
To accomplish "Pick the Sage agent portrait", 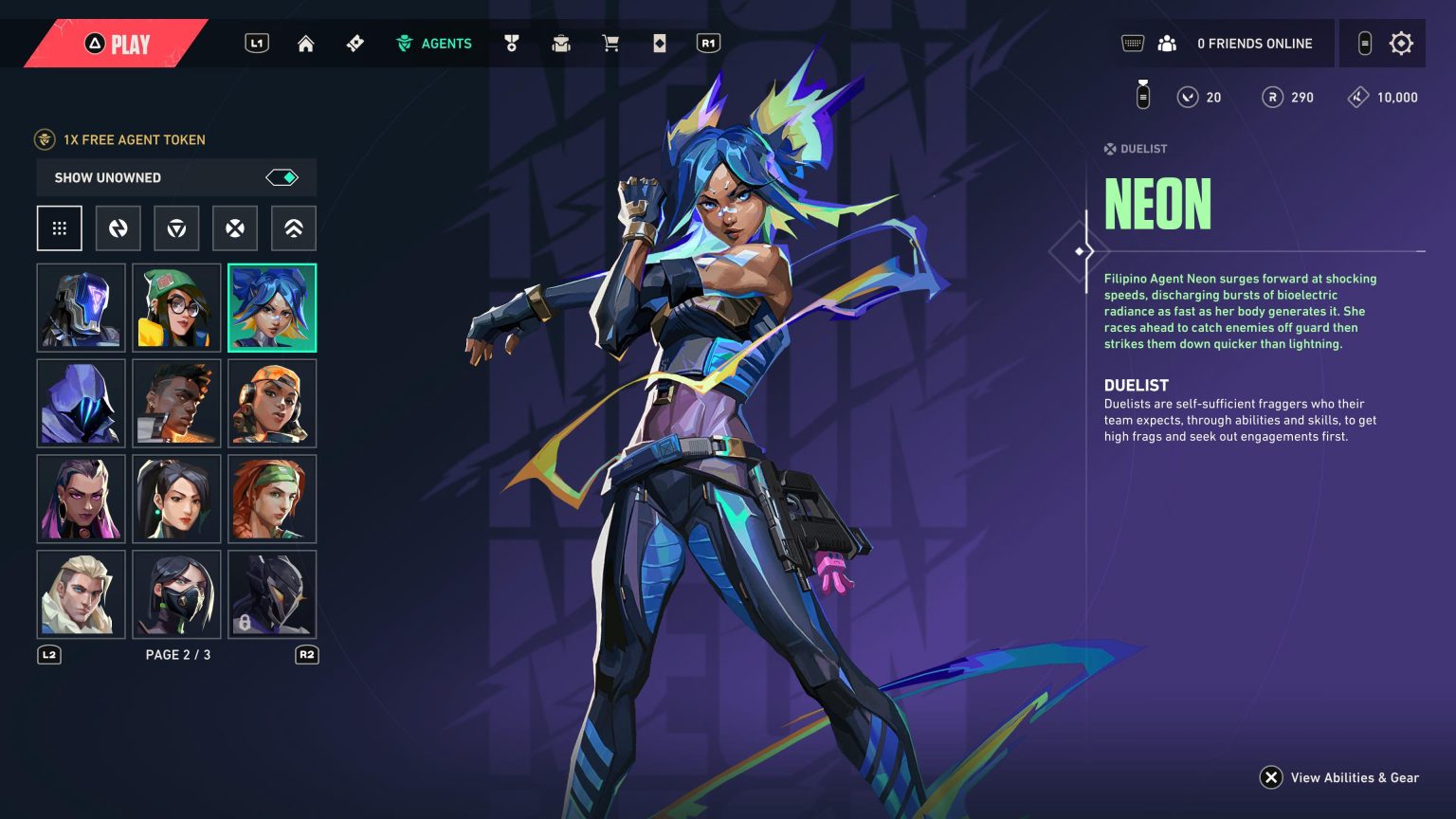I will [x=176, y=499].
